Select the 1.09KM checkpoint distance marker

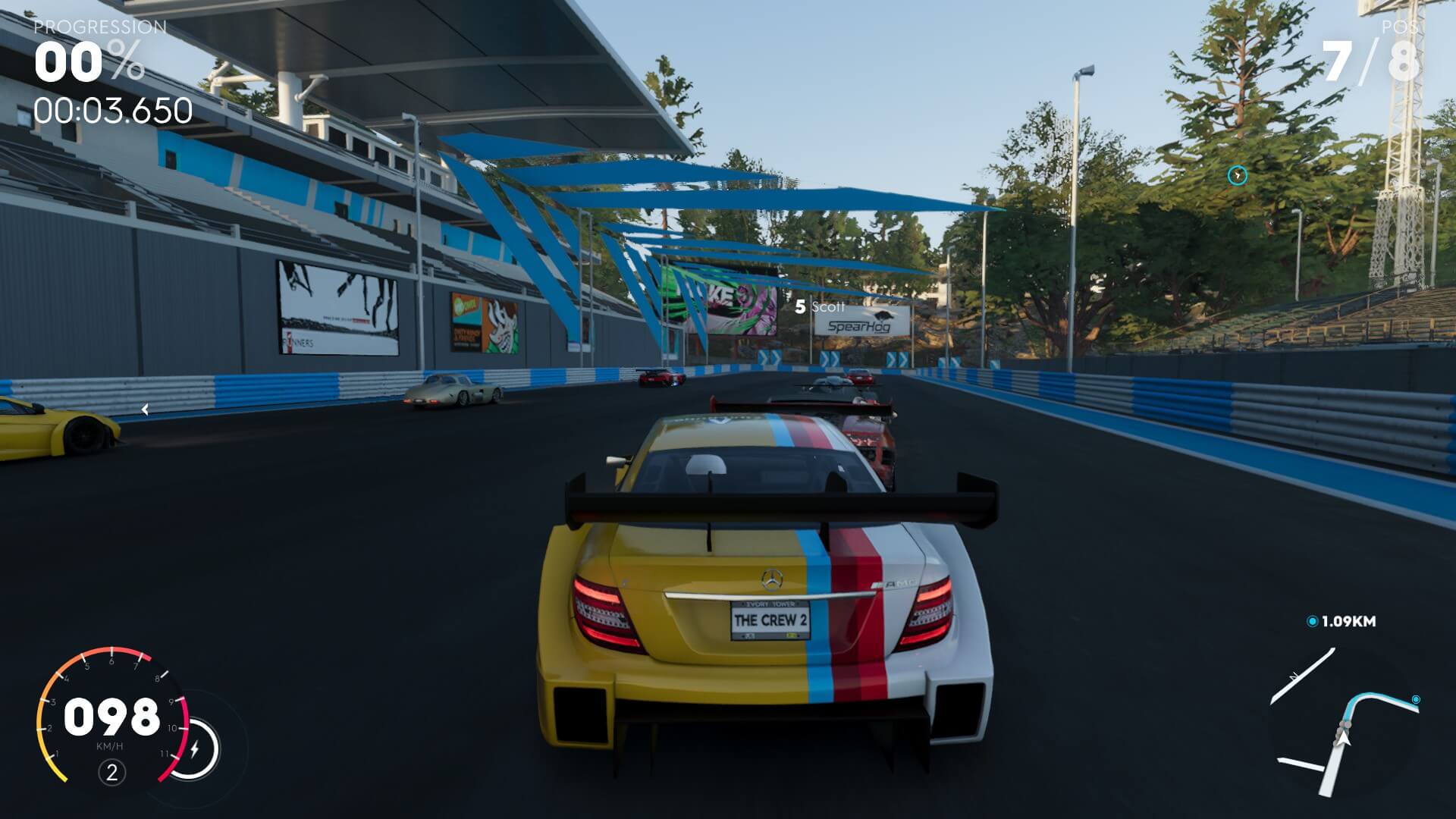(x=1341, y=621)
